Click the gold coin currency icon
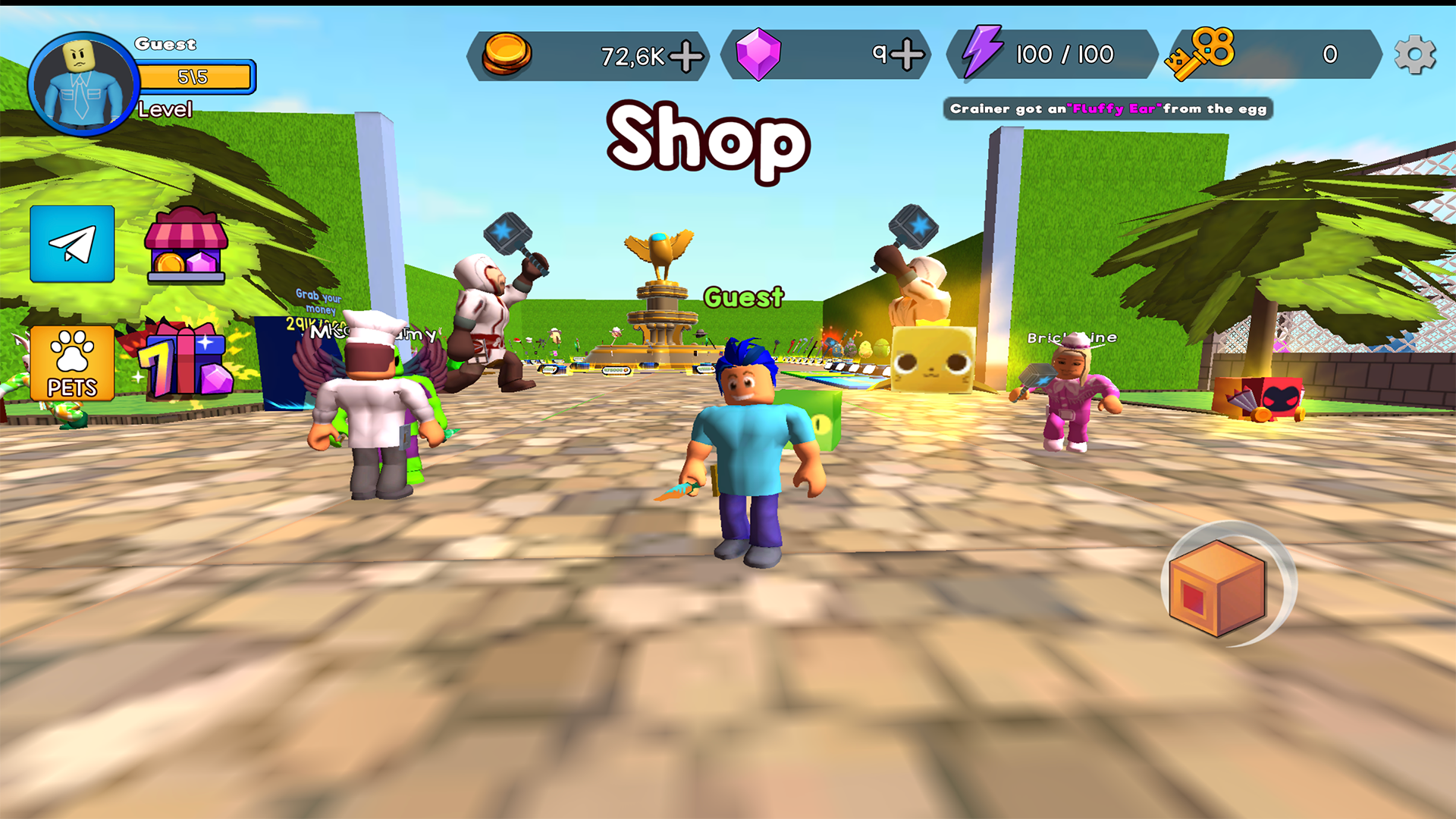The width and height of the screenshot is (1456, 819). pyautogui.click(x=509, y=53)
